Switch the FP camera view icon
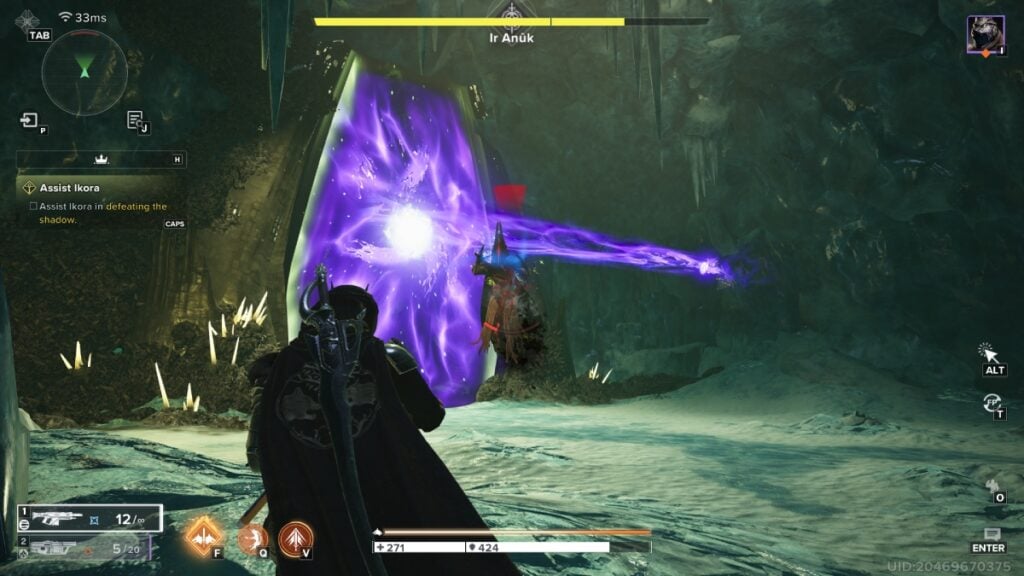This screenshot has height=576, width=1024. coord(992,402)
